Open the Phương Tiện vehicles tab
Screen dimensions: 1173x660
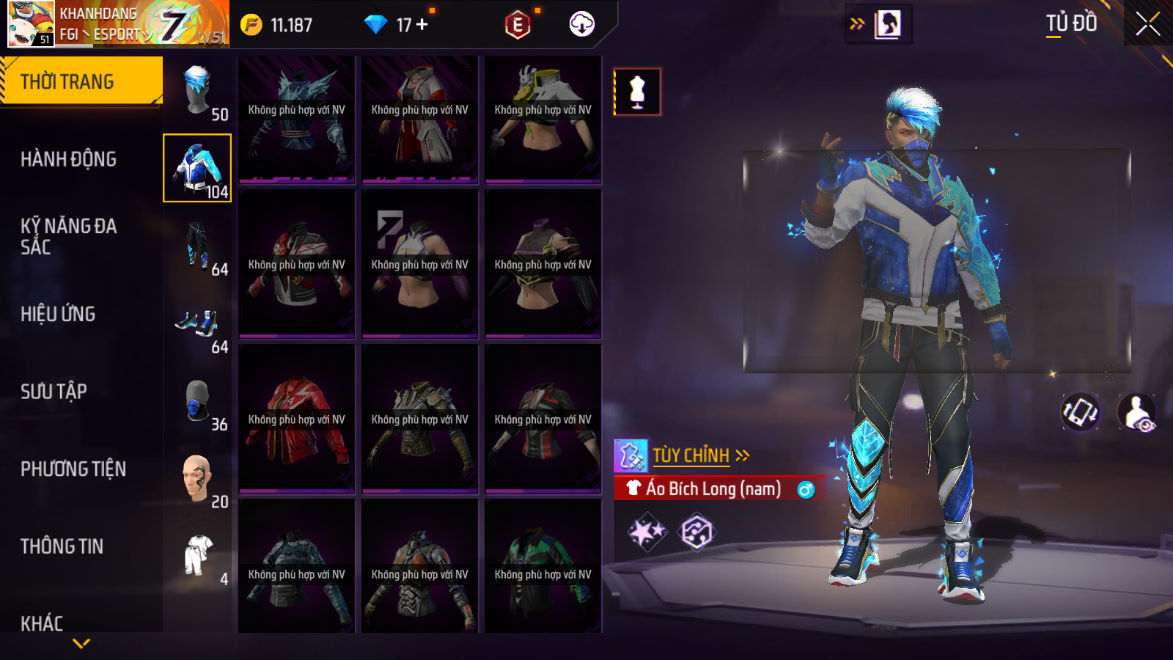pos(73,469)
